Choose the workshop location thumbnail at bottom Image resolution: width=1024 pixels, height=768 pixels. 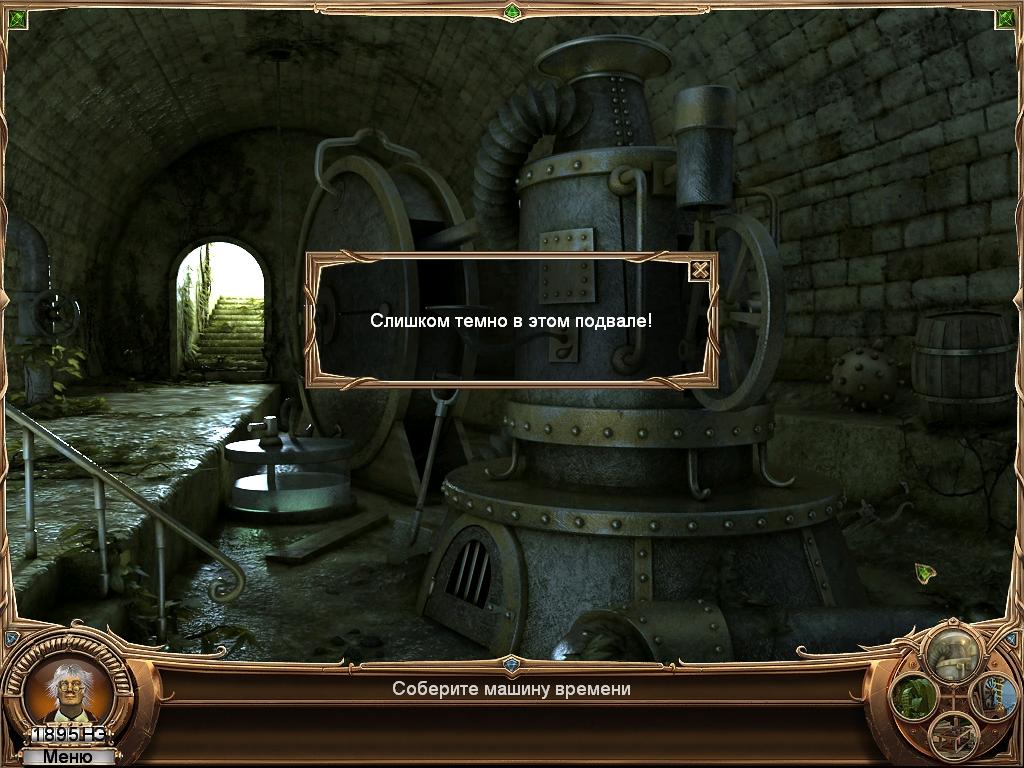[x=952, y=736]
